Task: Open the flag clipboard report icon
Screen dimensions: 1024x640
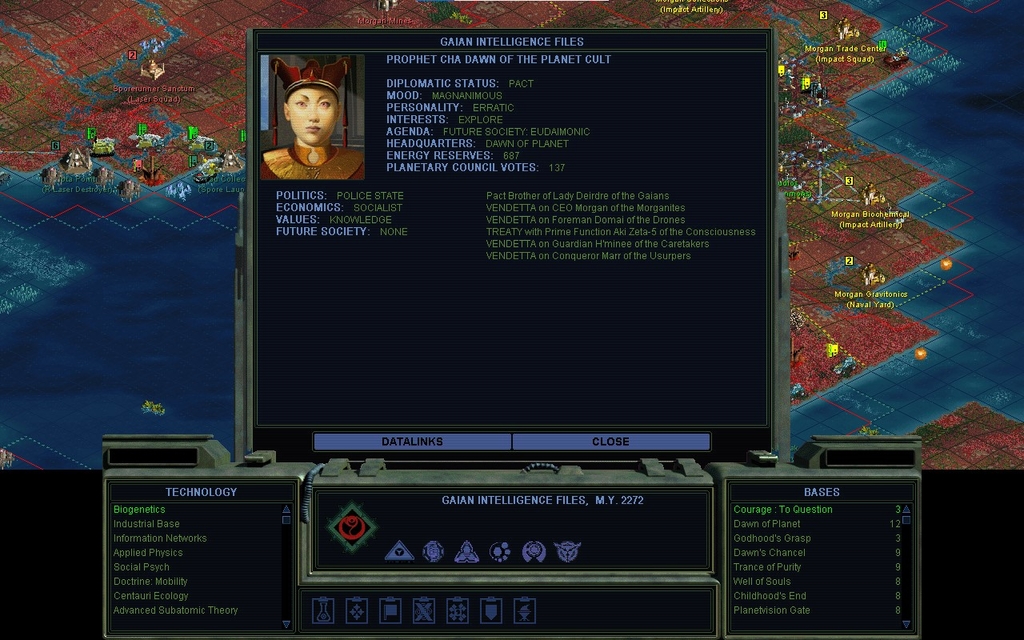Action: tap(390, 610)
